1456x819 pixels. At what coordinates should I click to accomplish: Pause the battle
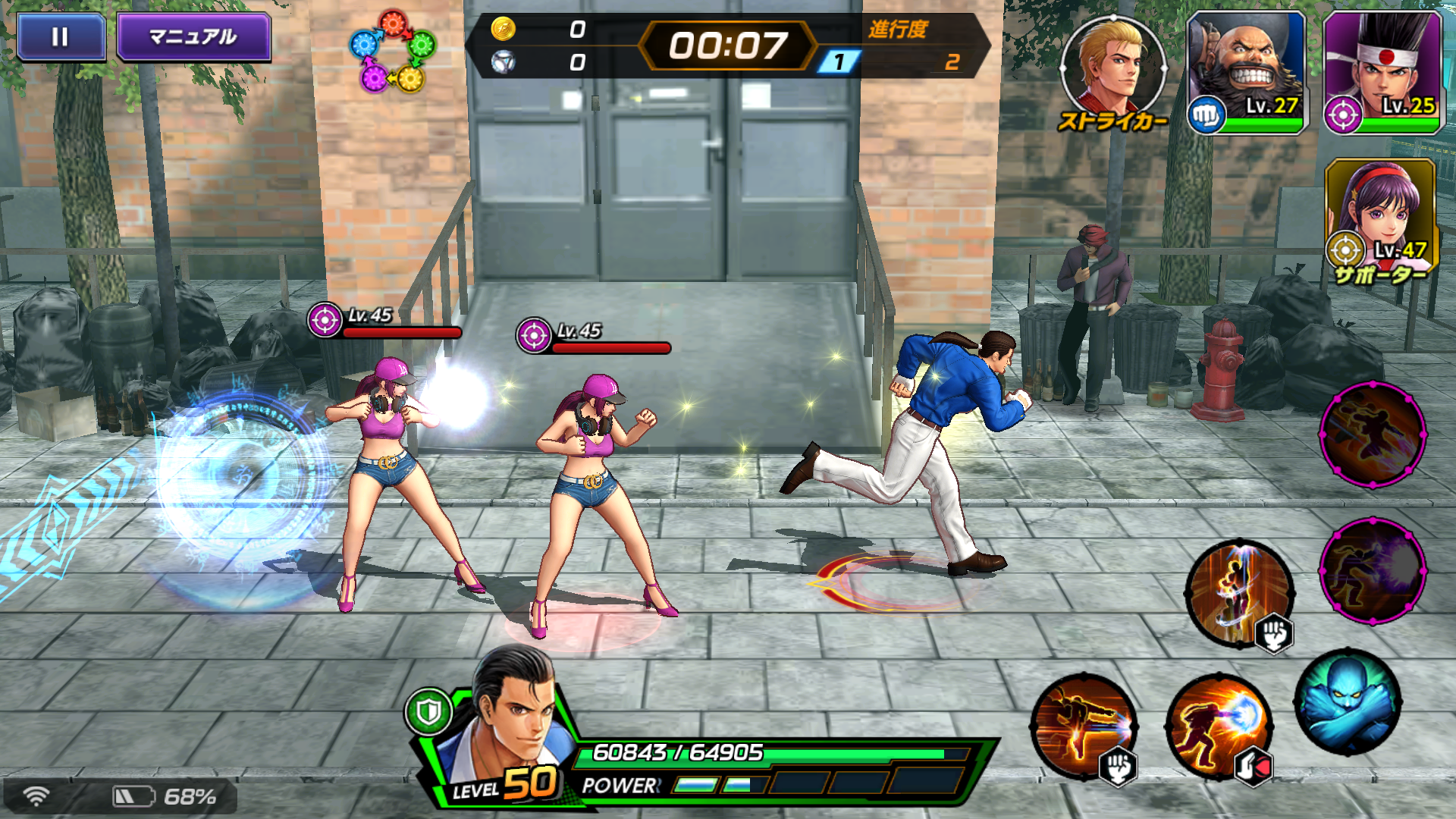pos(61,37)
